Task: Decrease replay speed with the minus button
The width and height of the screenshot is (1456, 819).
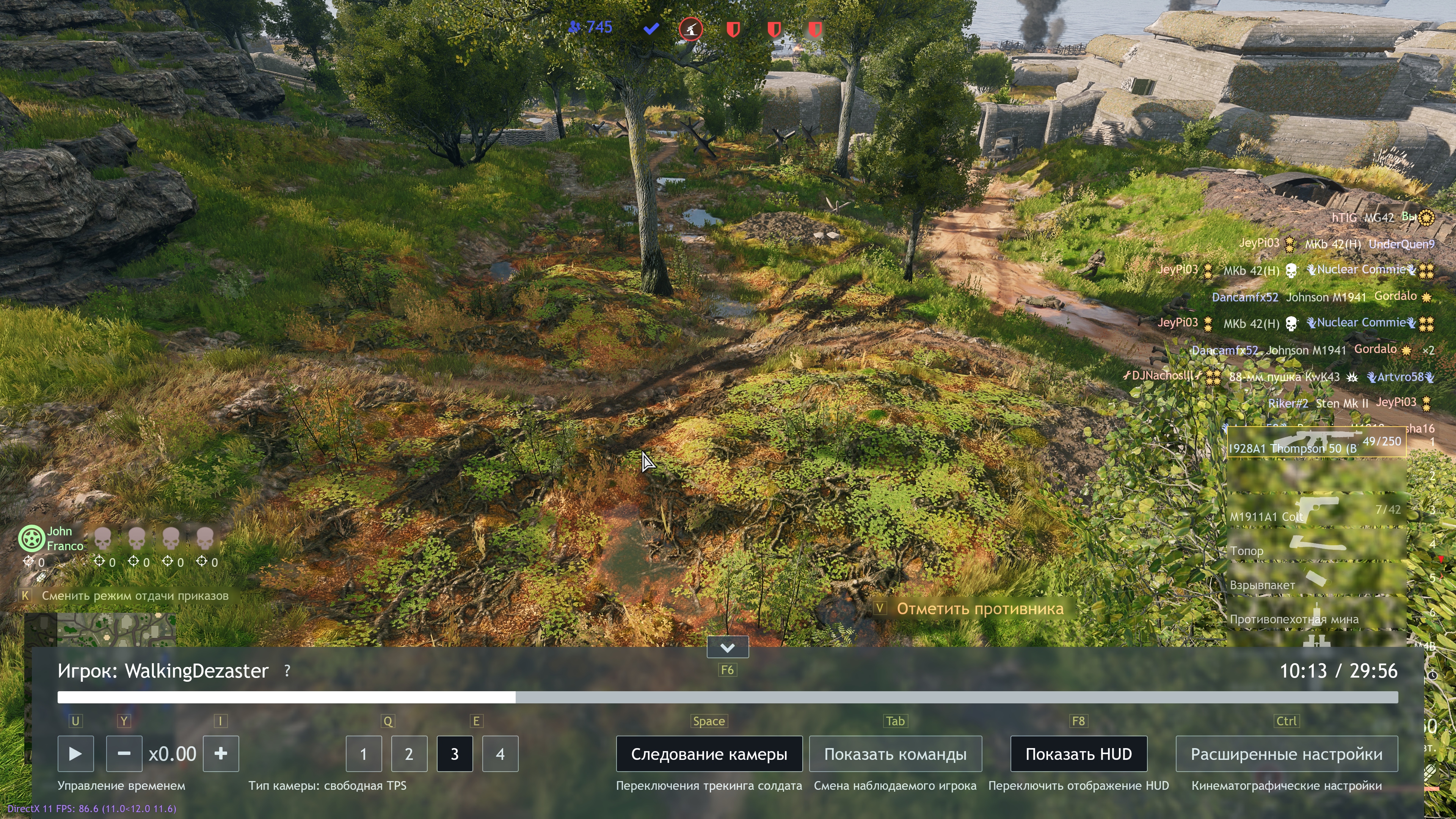Action: tap(124, 753)
